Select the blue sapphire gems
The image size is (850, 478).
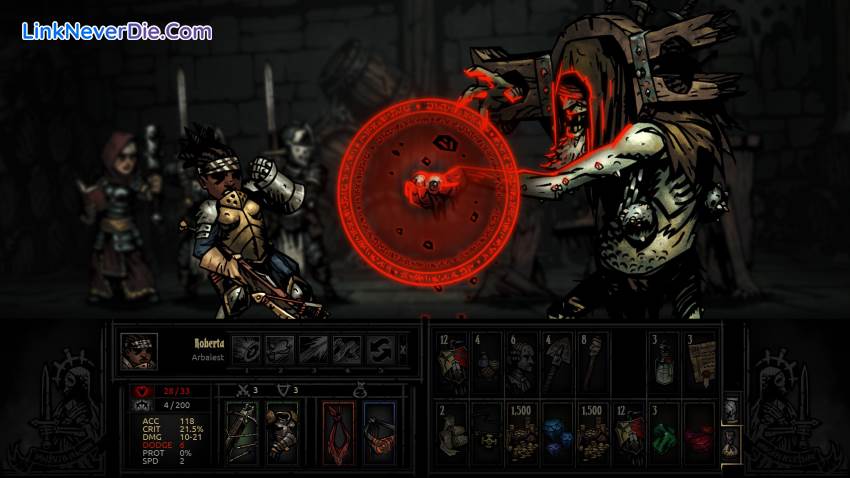click(557, 434)
